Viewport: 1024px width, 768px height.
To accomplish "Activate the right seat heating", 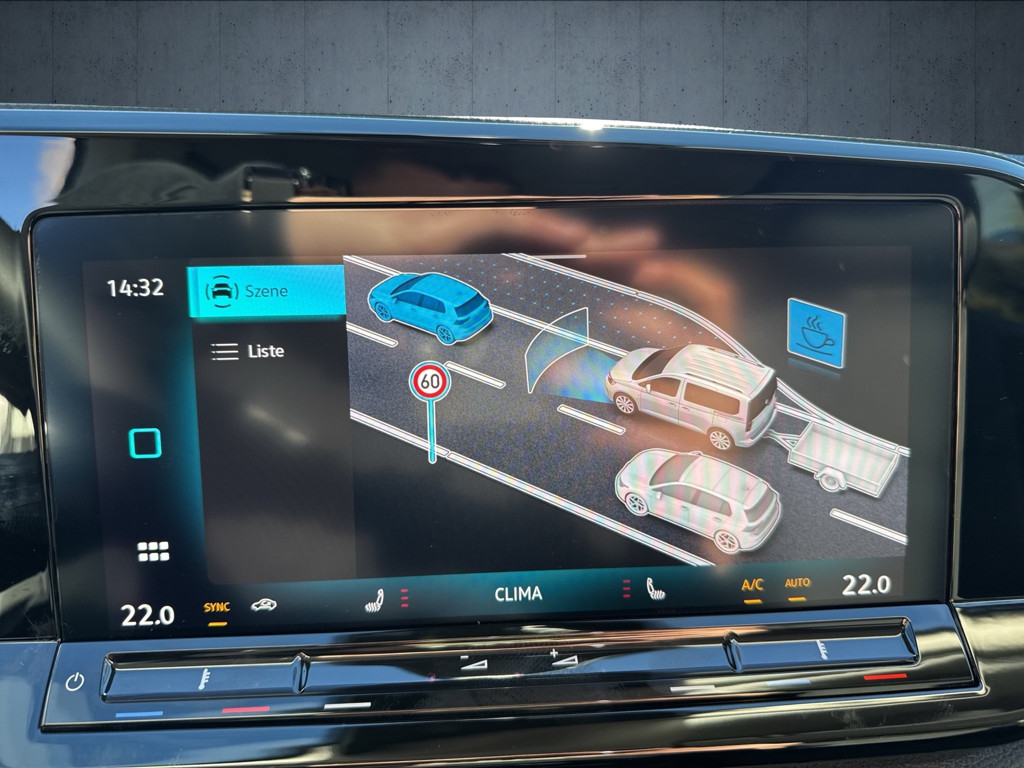I will click(655, 588).
